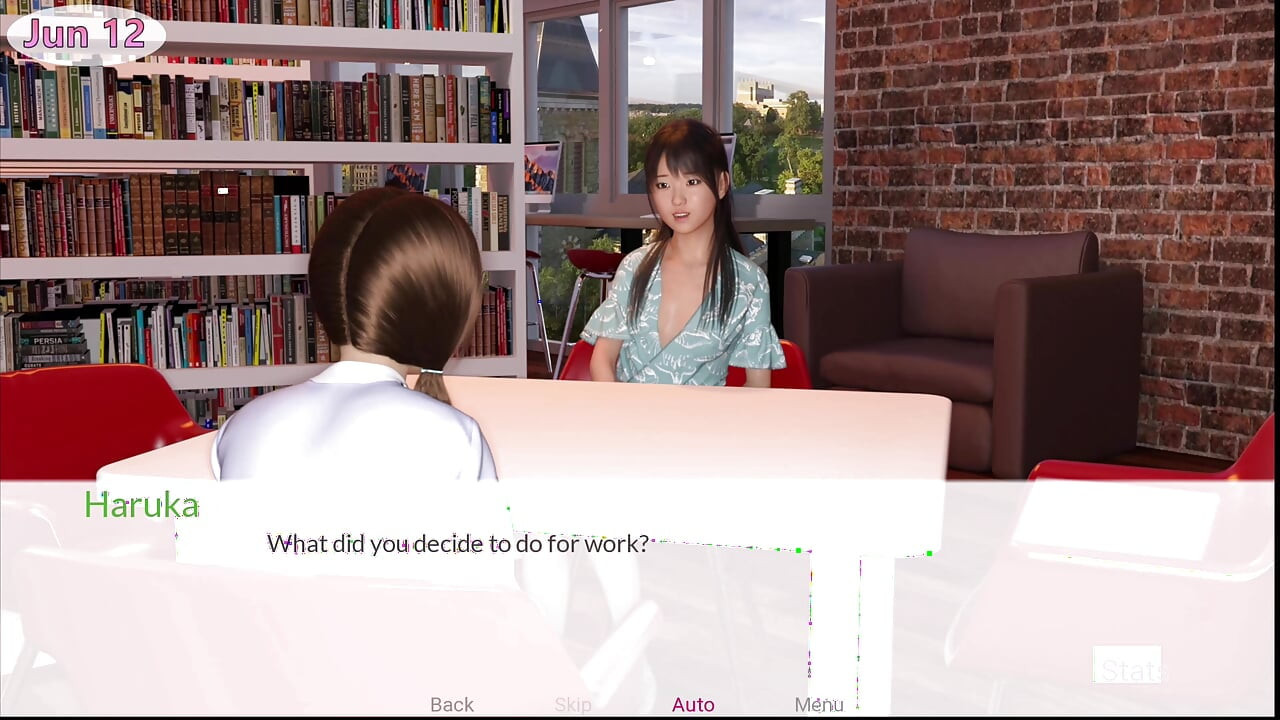Disable Auto mode by clicking Auto again

click(x=693, y=704)
